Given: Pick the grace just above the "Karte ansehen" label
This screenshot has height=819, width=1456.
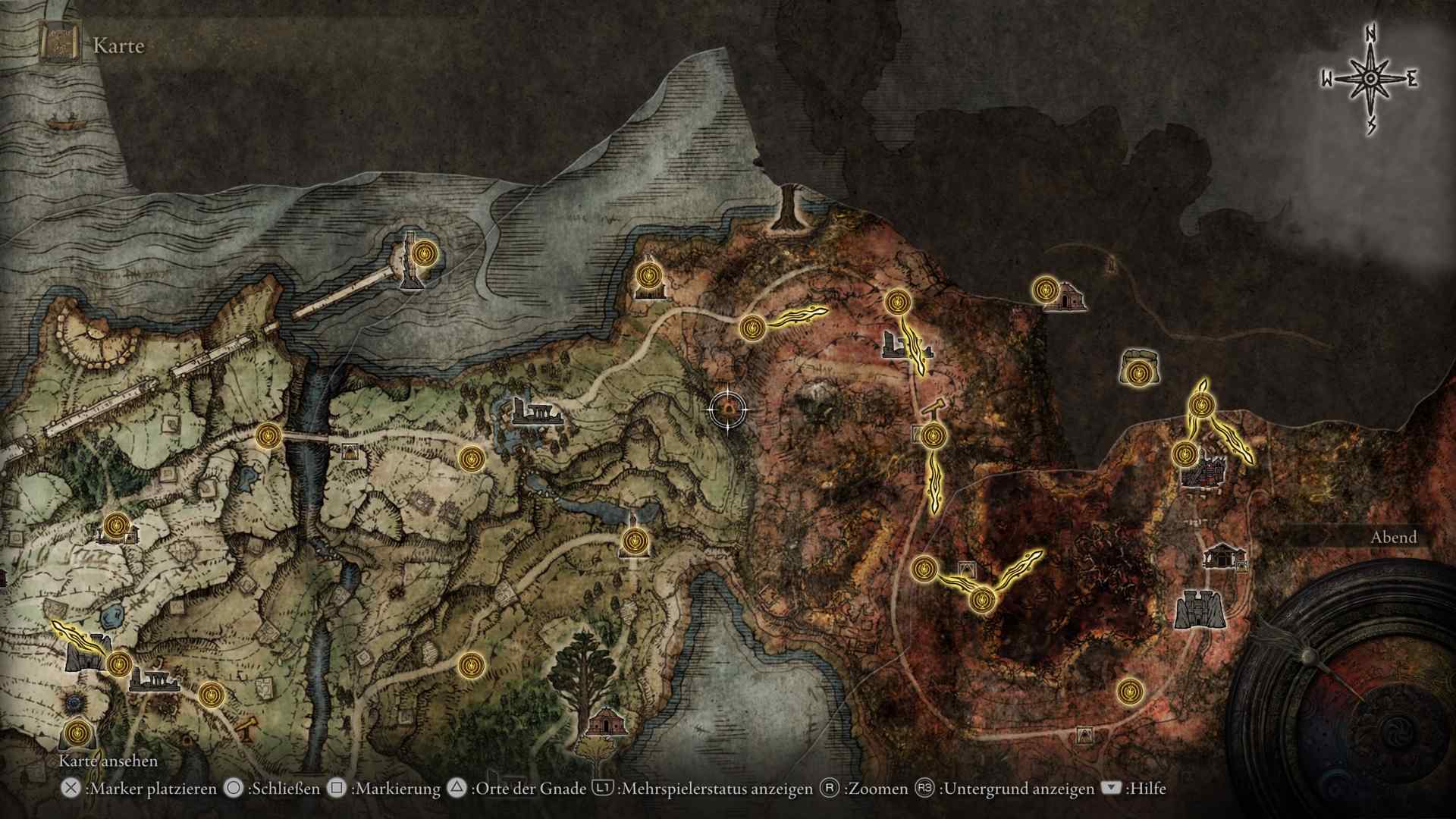Looking at the screenshot, I should point(77,733).
